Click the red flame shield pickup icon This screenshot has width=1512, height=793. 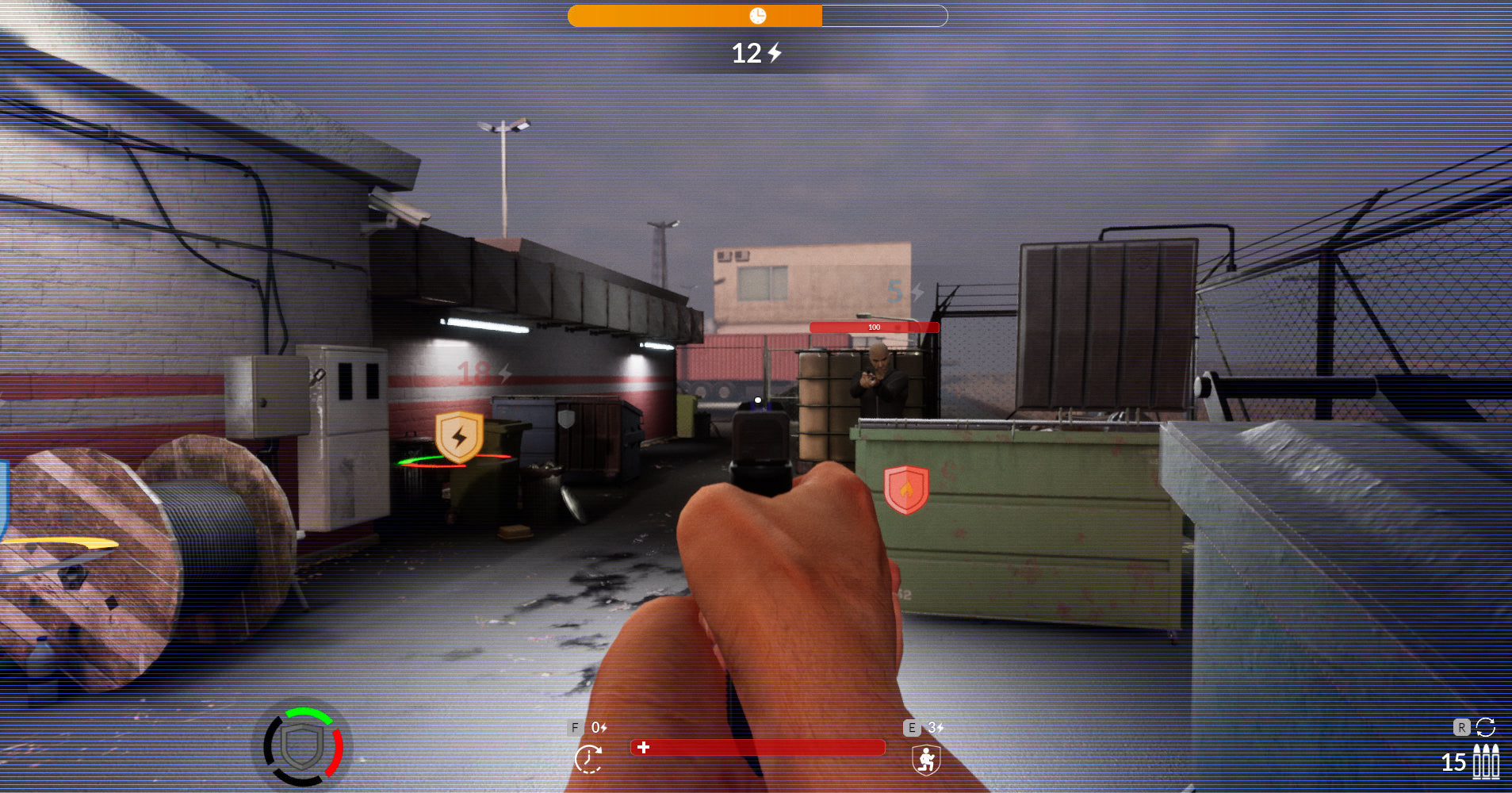click(906, 489)
